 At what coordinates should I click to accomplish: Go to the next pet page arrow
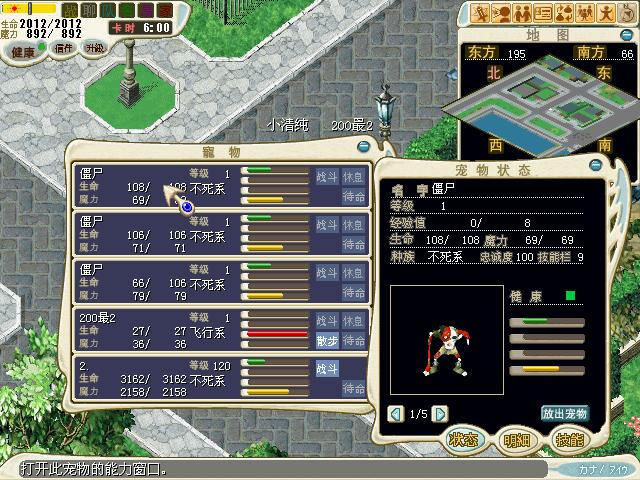point(441,413)
